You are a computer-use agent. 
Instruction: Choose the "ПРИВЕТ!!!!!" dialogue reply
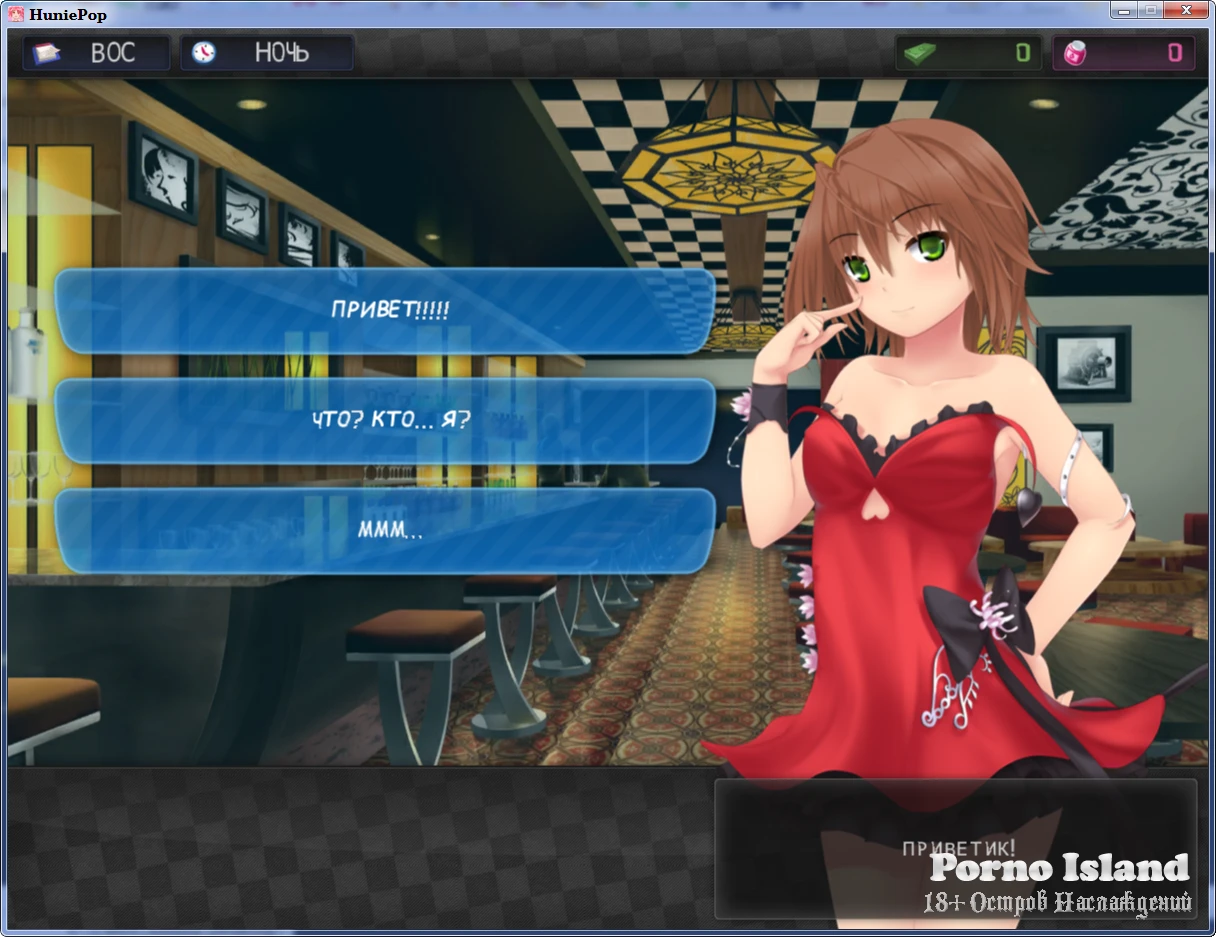click(386, 310)
